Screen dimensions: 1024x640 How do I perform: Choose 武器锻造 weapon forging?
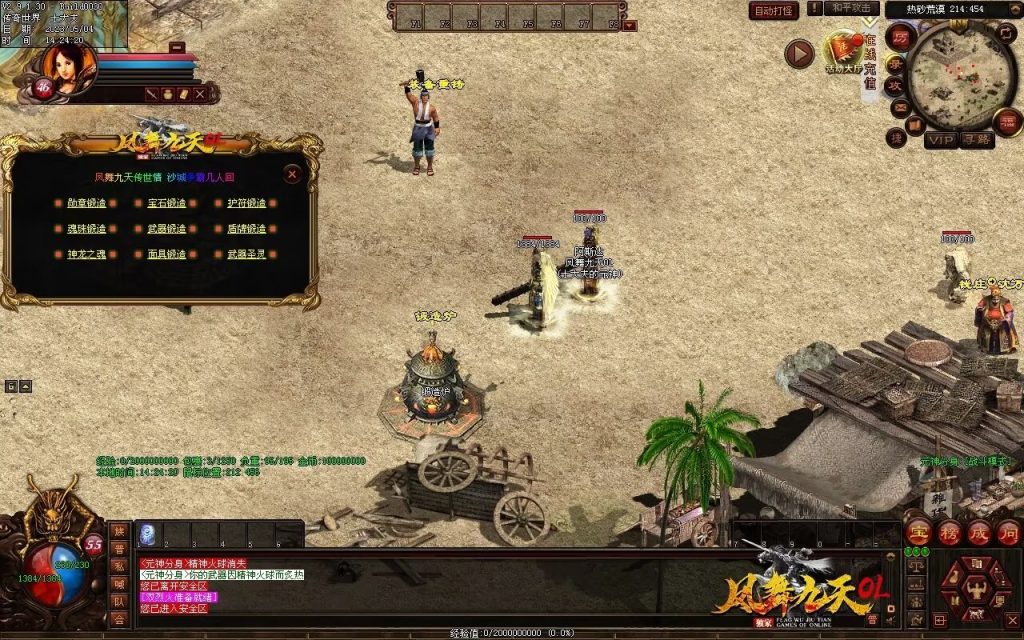(x=166, y=229)
